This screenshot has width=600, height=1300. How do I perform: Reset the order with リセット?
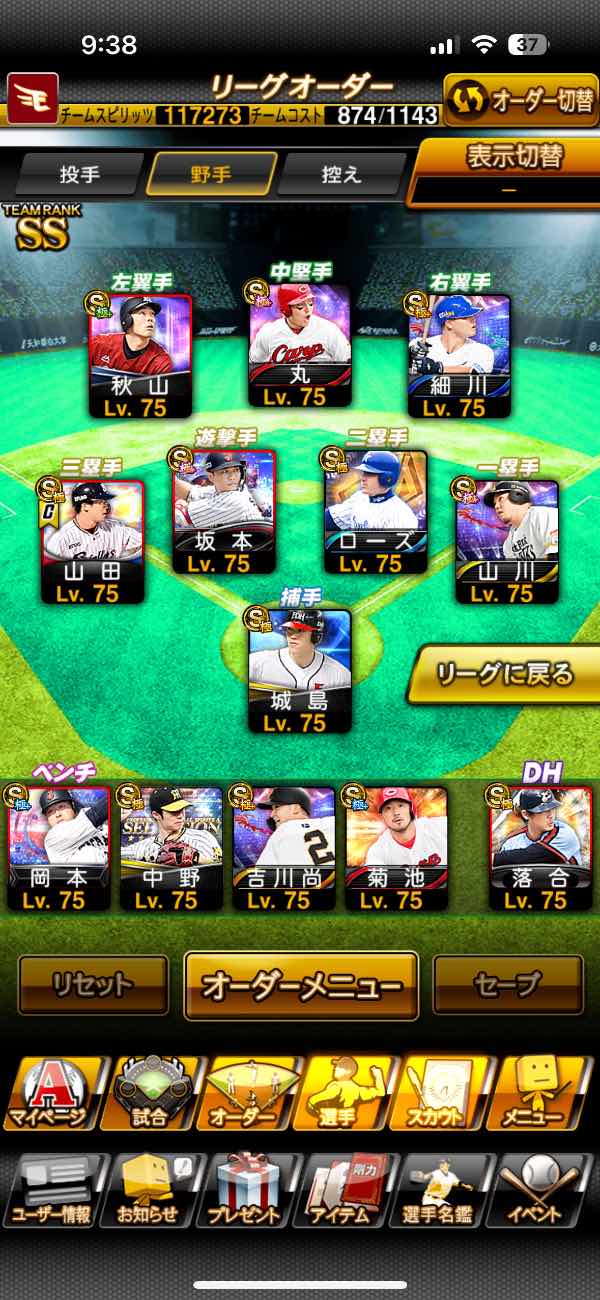point(93,985)
